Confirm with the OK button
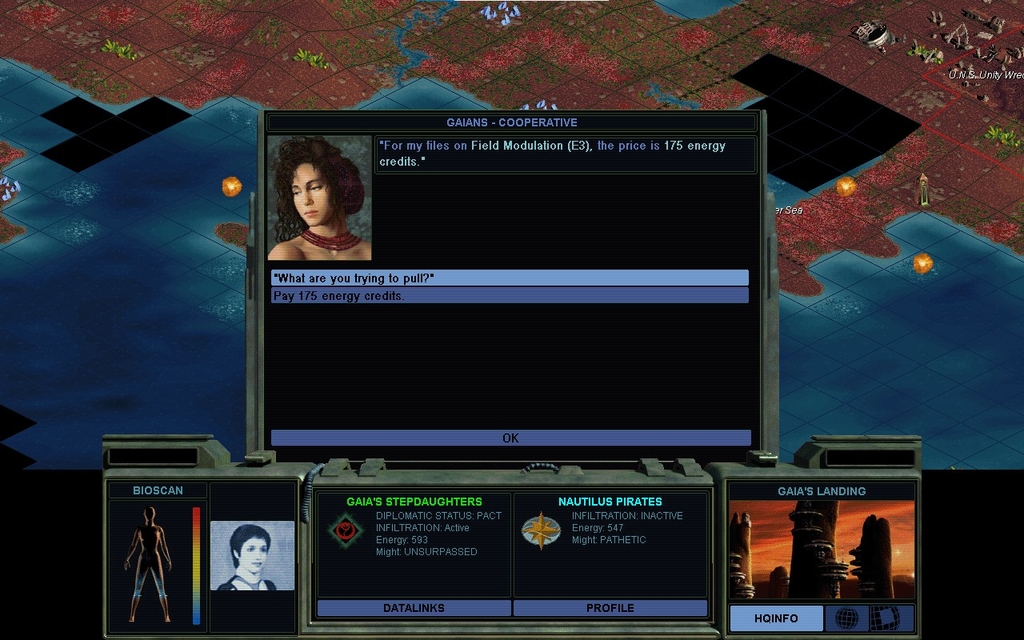 [510, 438]
